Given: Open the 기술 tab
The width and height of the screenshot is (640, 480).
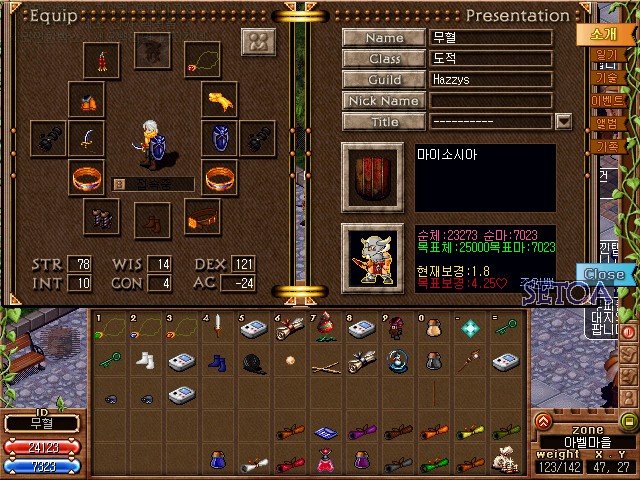Looking at the screenshot, I should [x=607, y=77].
